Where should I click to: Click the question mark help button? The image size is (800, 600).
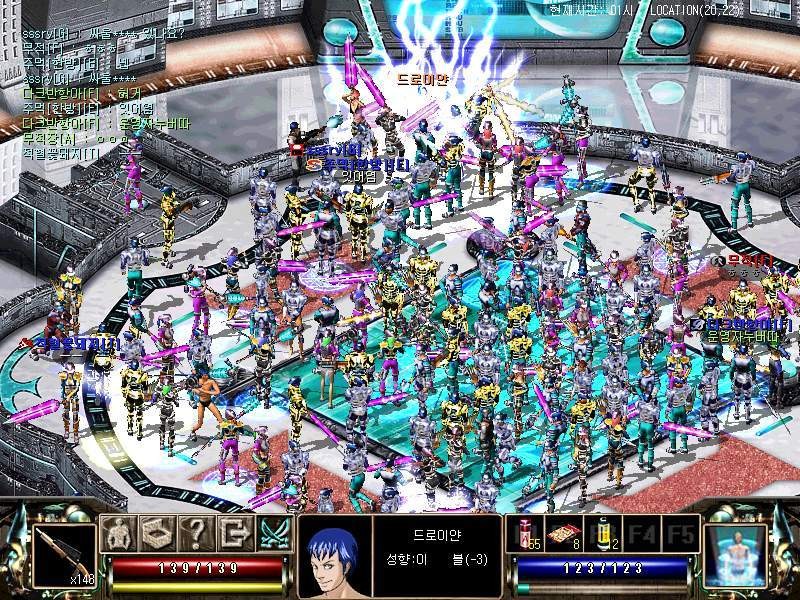(x=196, y=533)
